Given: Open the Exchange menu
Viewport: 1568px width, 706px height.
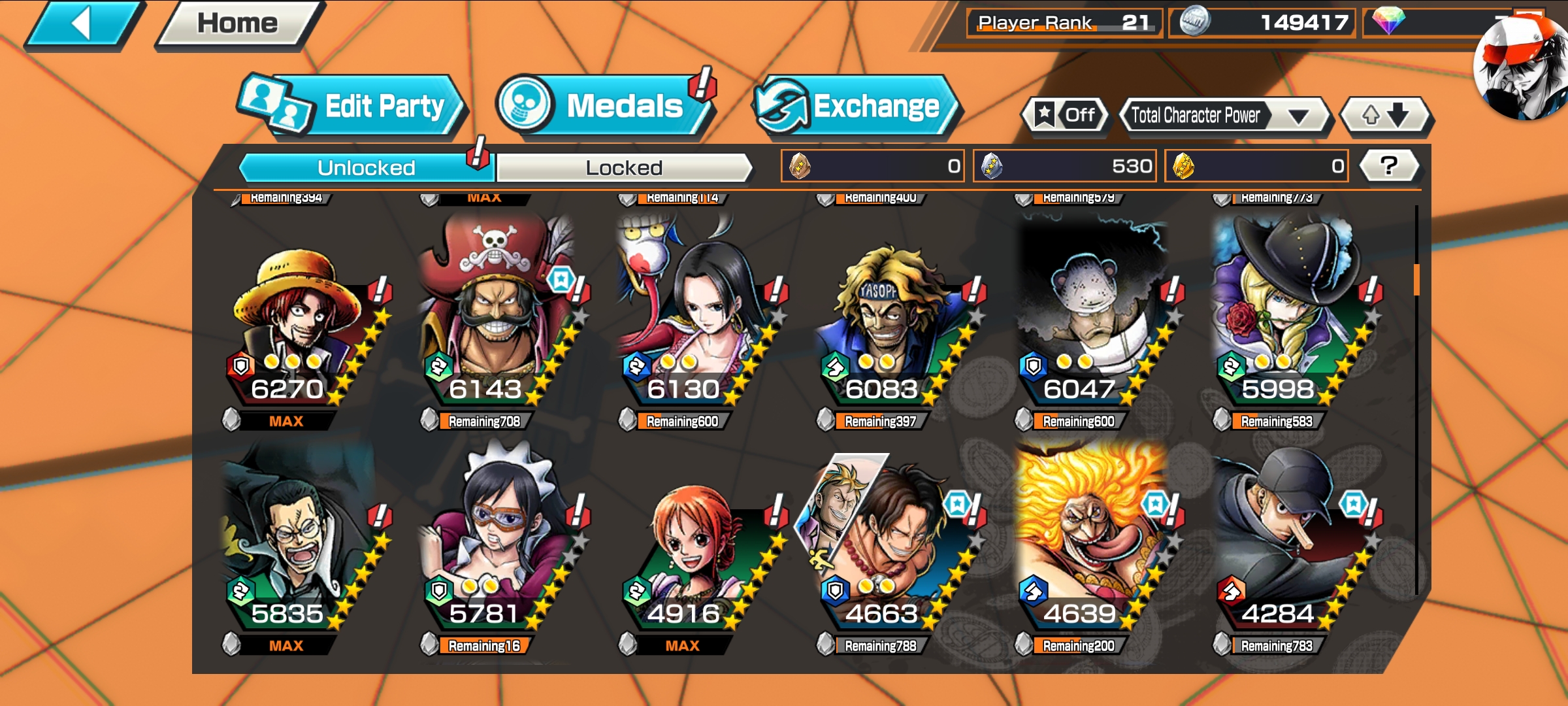Looking at the screenshot, I should click(x=856, y=105).
